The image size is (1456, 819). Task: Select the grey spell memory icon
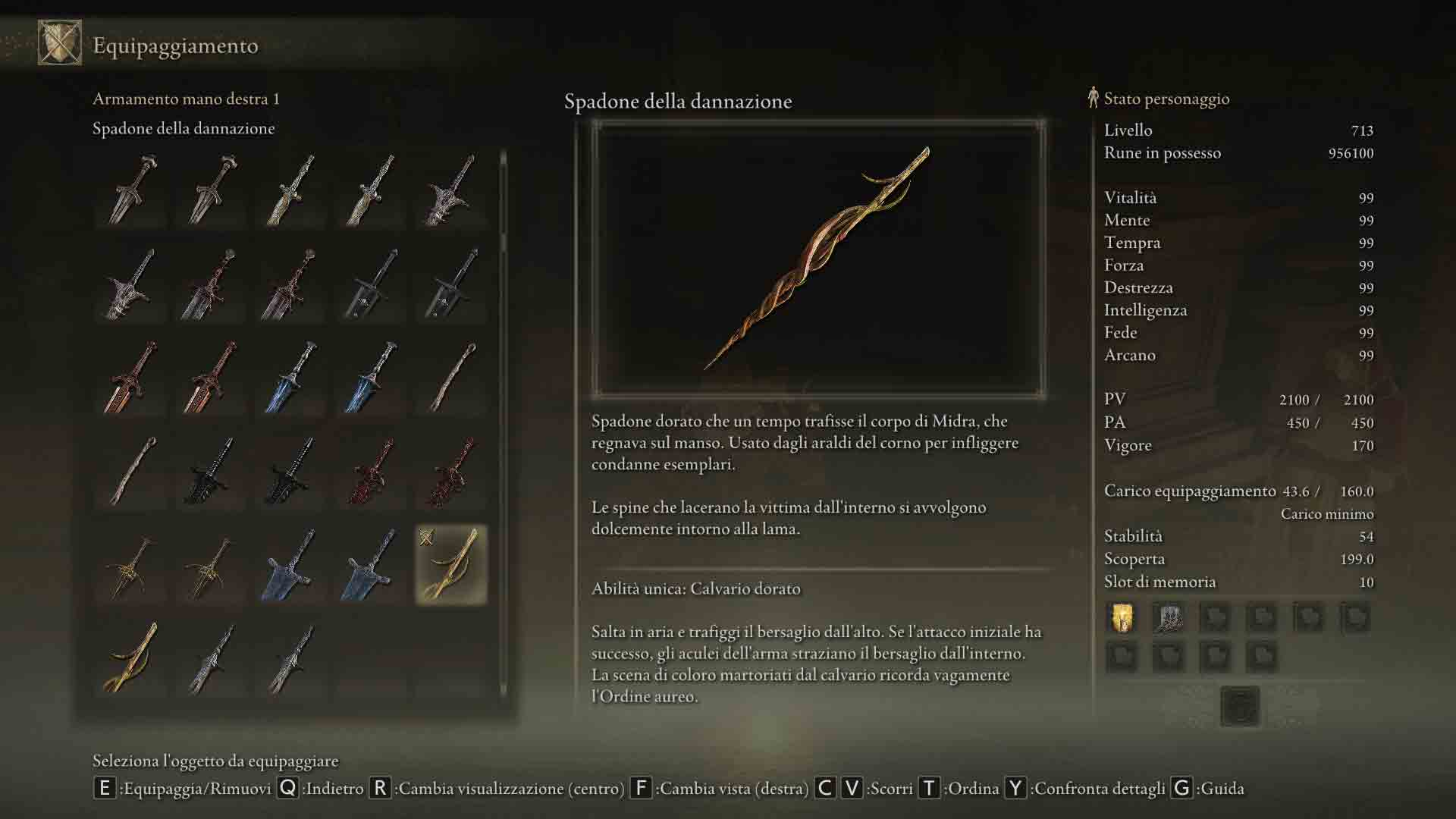pyautogui.click(x=1168, y=618)
